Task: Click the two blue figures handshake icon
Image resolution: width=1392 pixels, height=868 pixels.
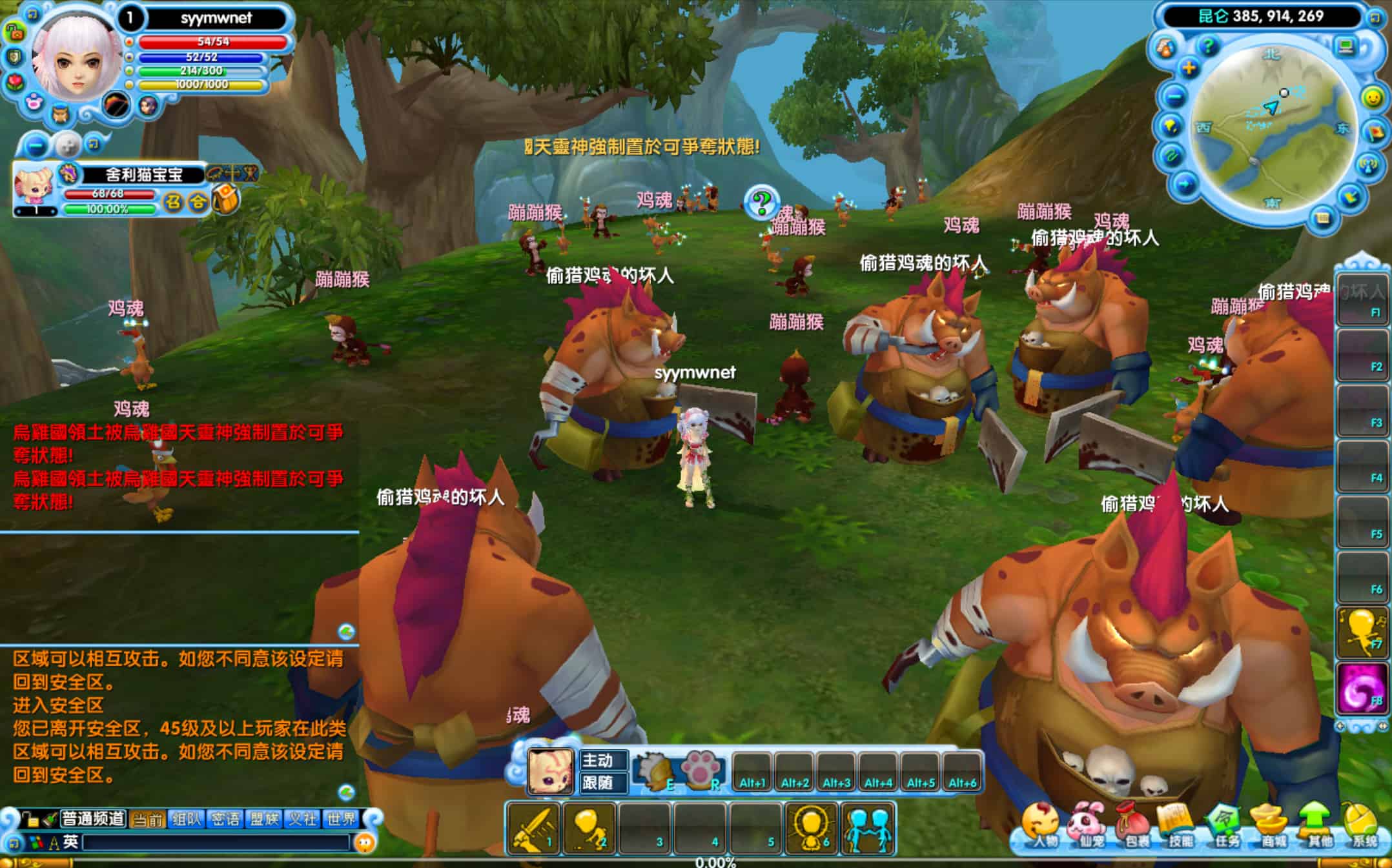Action: tap(868, 828)
